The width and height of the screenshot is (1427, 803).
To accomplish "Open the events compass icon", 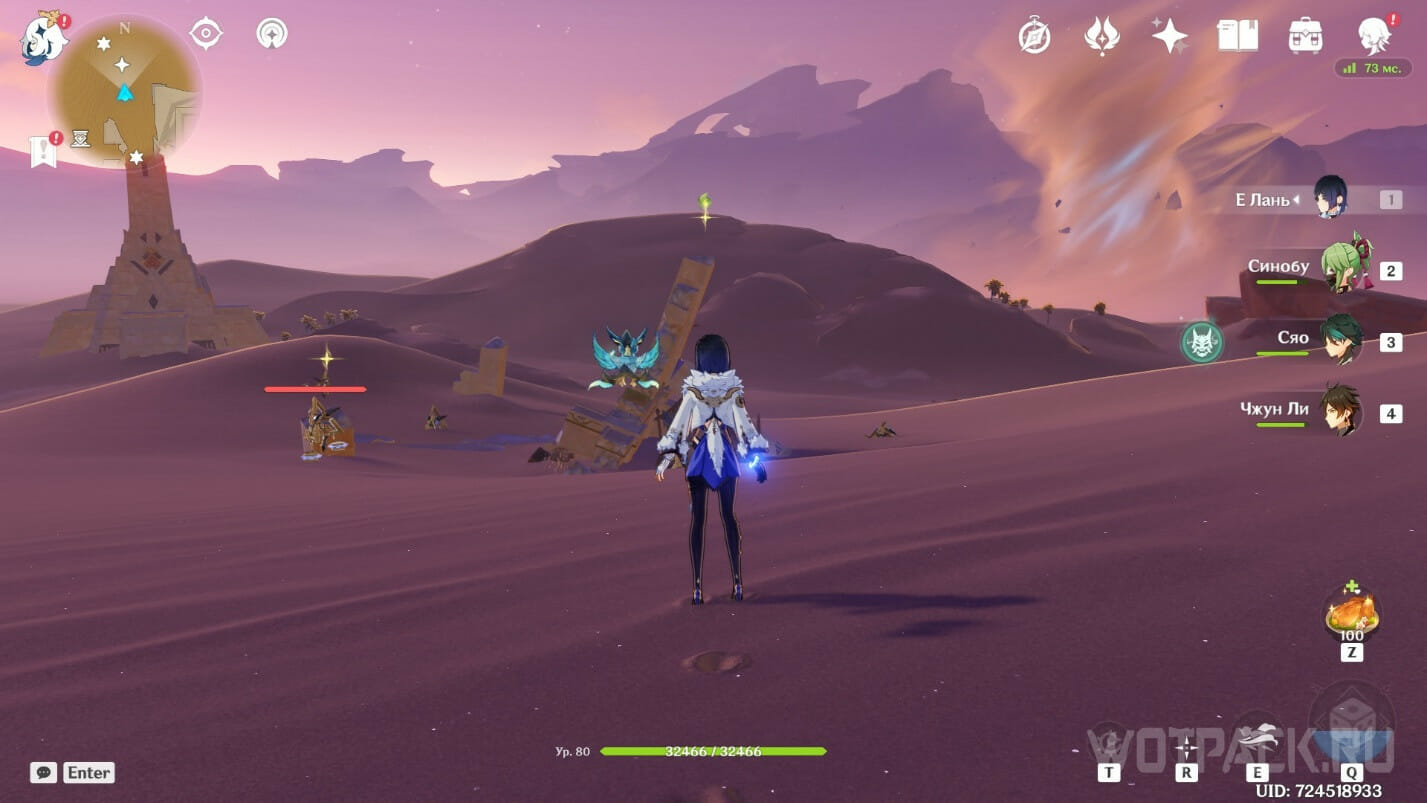I will pos(1034,36).
